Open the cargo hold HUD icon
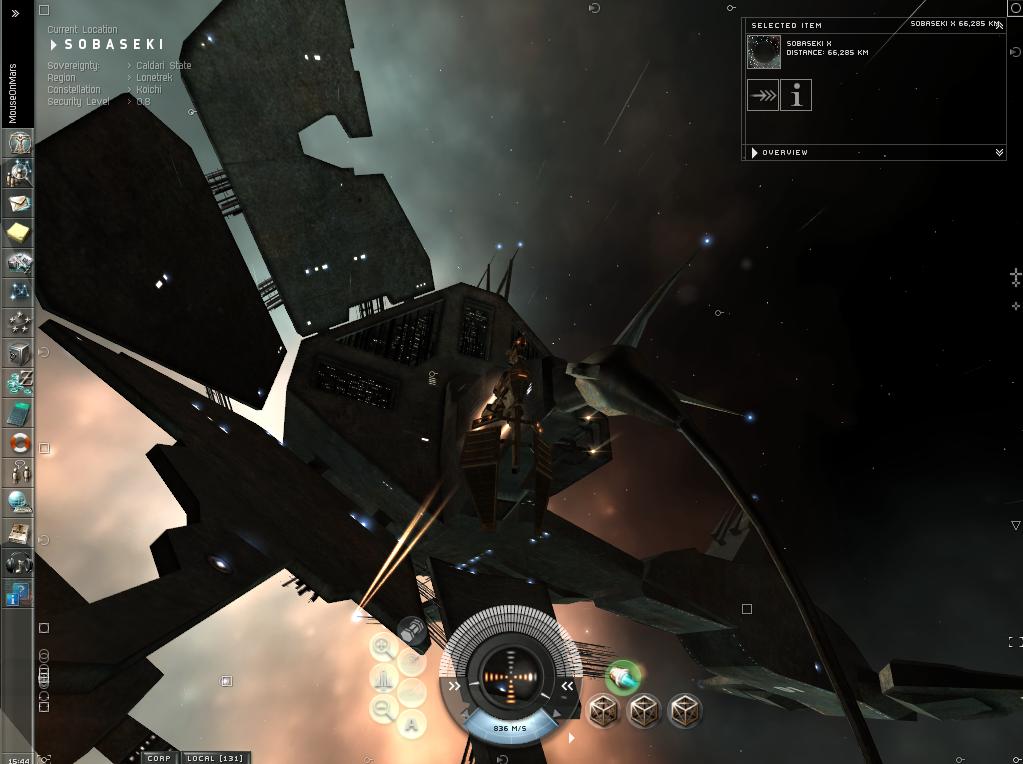The width and height of the screenshot is (1023, 764). coord(410,632)
